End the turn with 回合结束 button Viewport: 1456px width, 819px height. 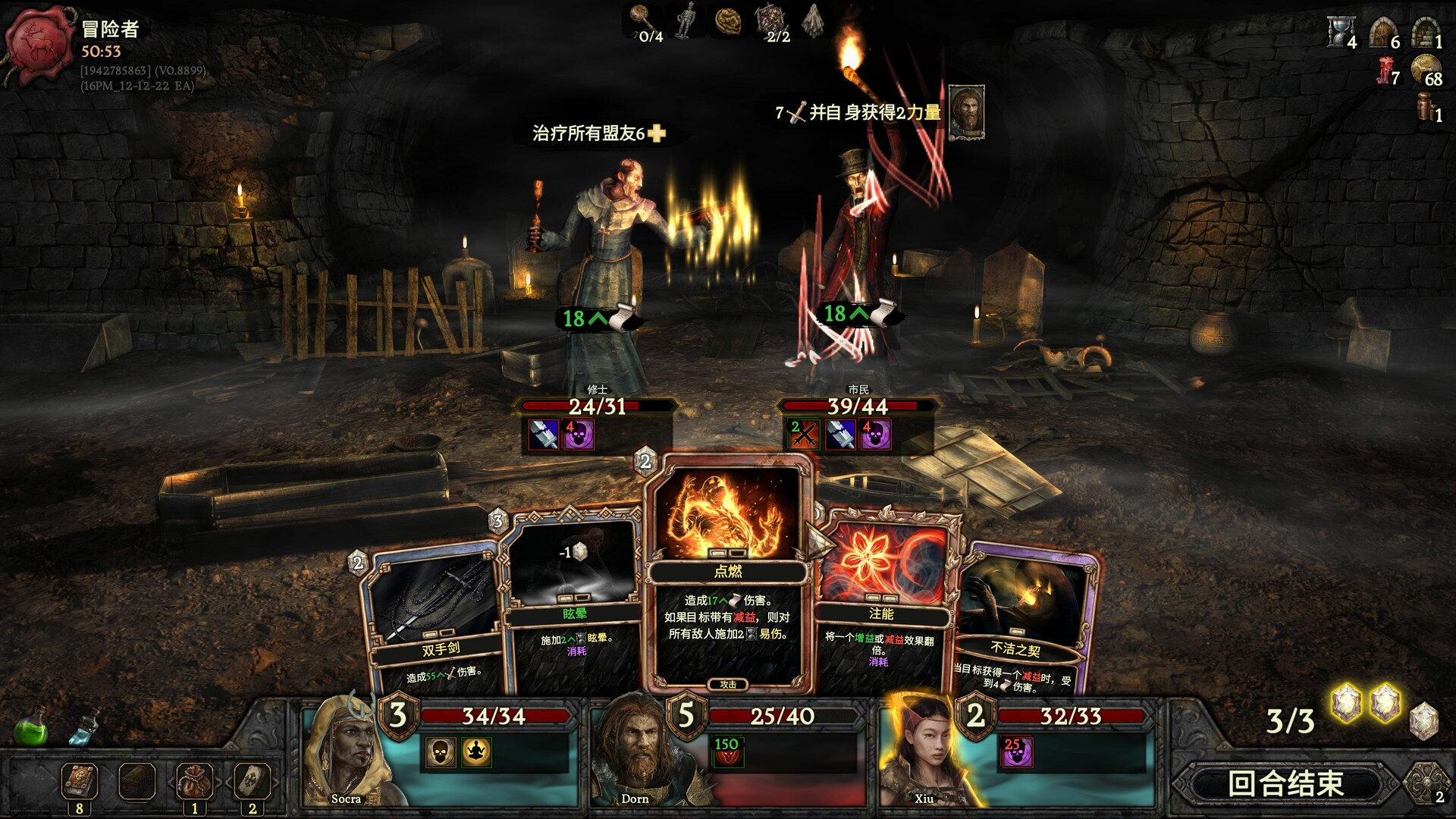point(1285,783)
